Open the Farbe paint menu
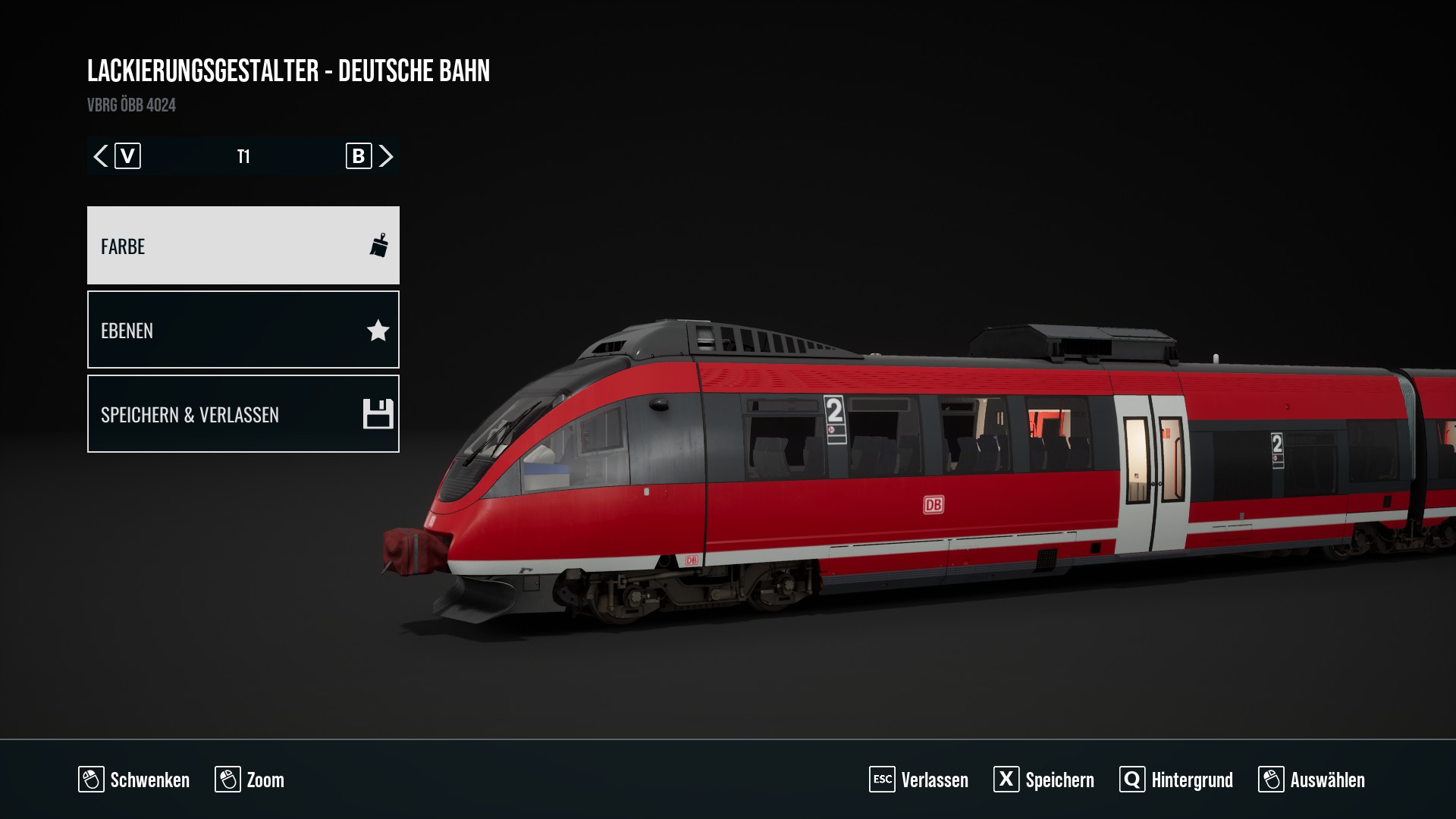Screen dimensions: 1456x819 tap(243, 246)
